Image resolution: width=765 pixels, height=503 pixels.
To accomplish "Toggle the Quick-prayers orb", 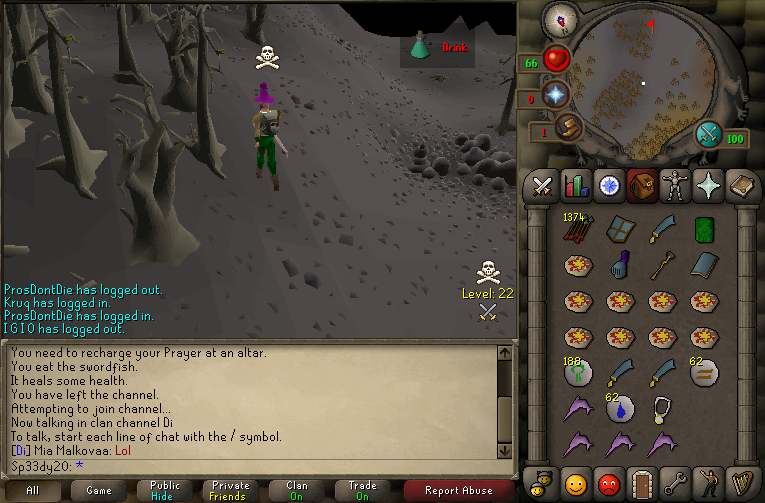I will (557, 95).
